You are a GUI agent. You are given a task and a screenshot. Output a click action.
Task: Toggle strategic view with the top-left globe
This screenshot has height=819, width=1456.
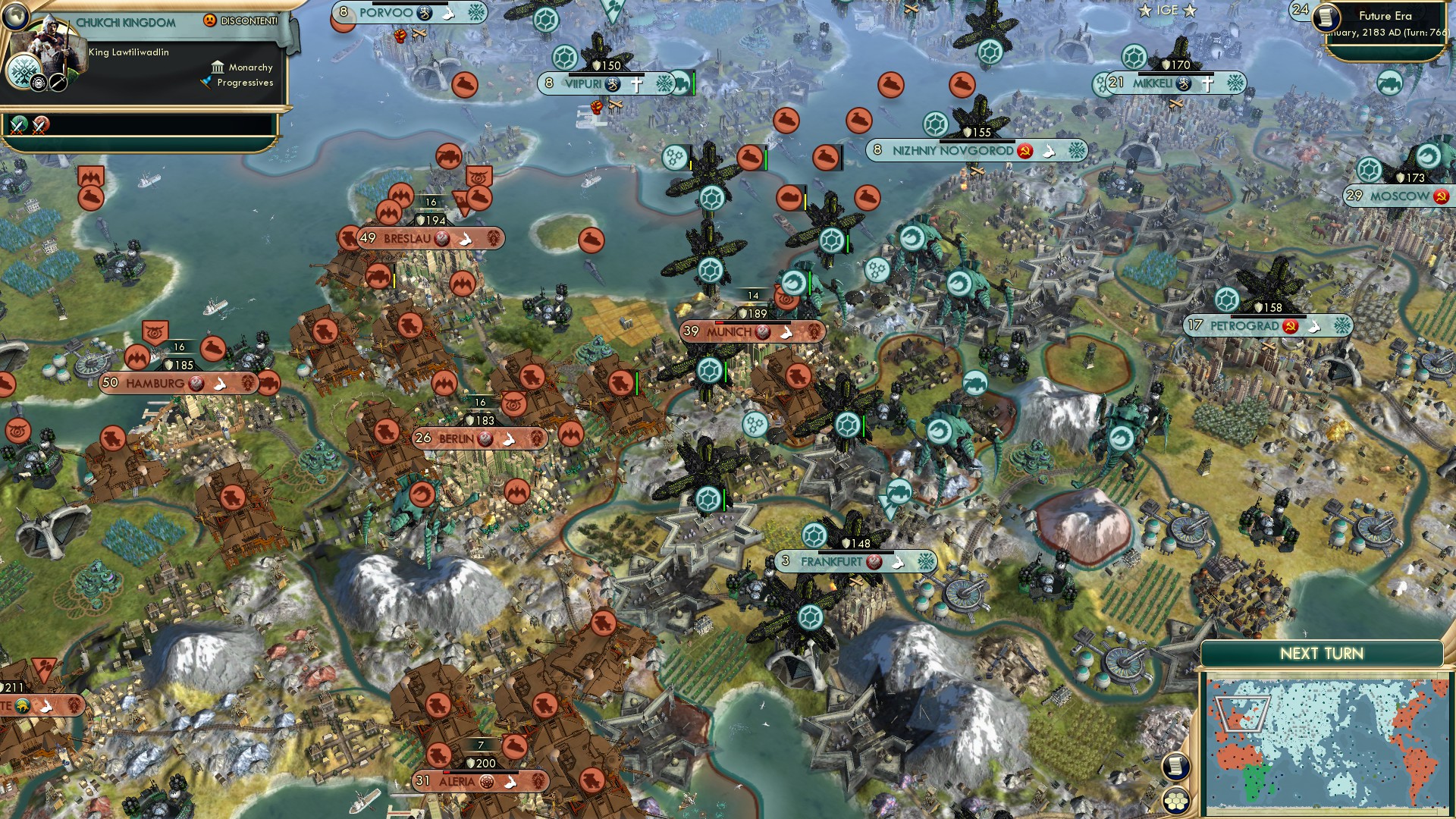[x=17, y=17]
